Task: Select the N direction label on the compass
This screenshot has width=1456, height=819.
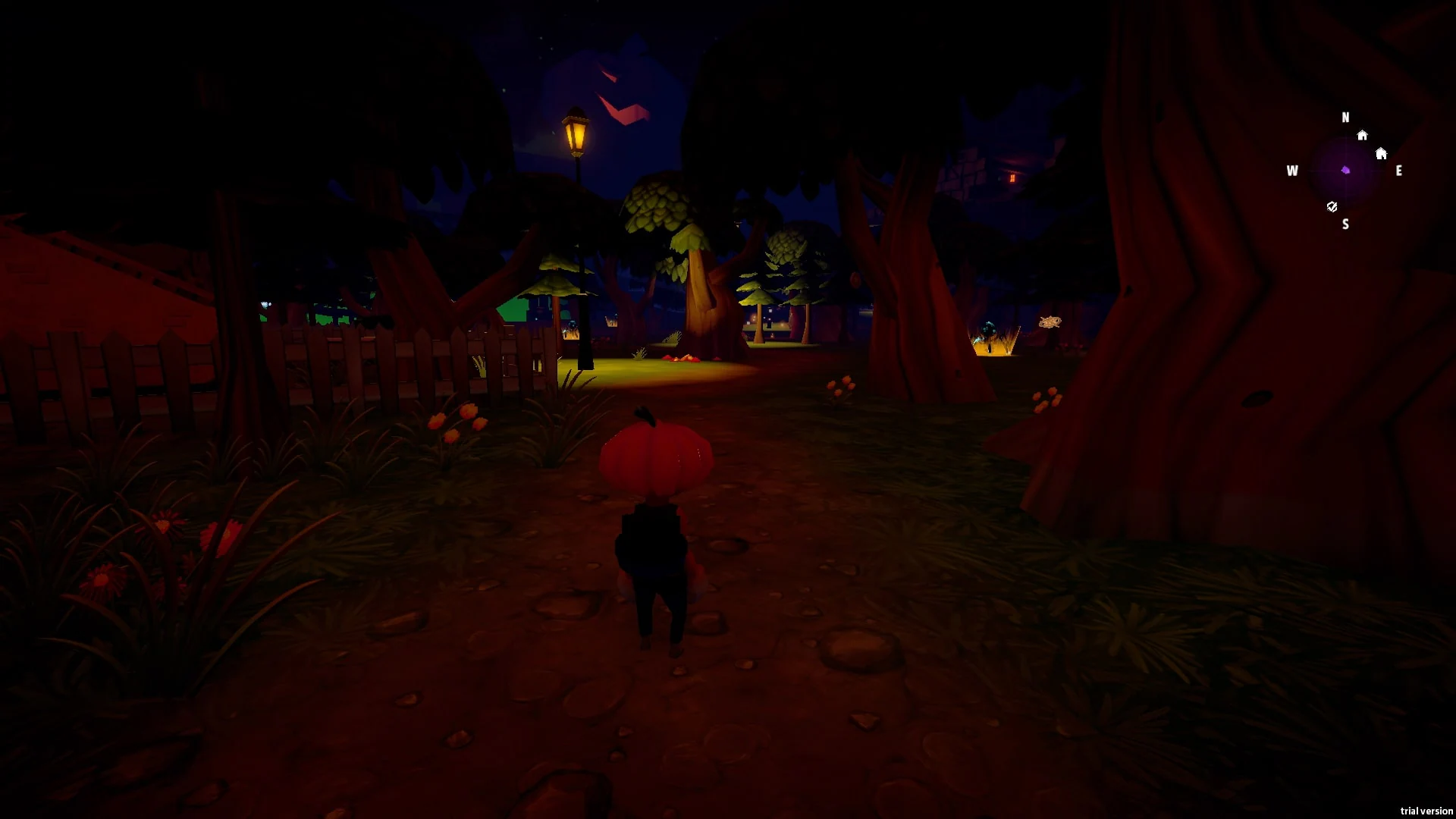Action: pyautogui.click(x=1346, y=118)
